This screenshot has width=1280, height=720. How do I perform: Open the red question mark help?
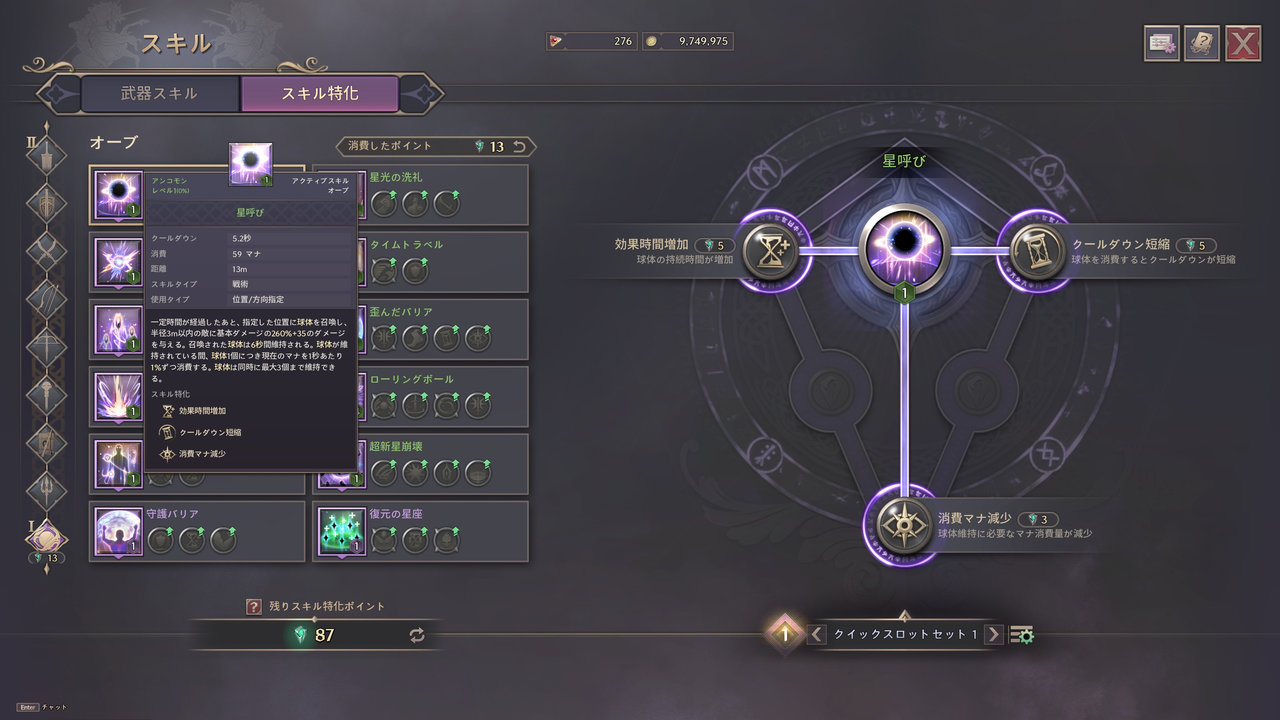254,606
